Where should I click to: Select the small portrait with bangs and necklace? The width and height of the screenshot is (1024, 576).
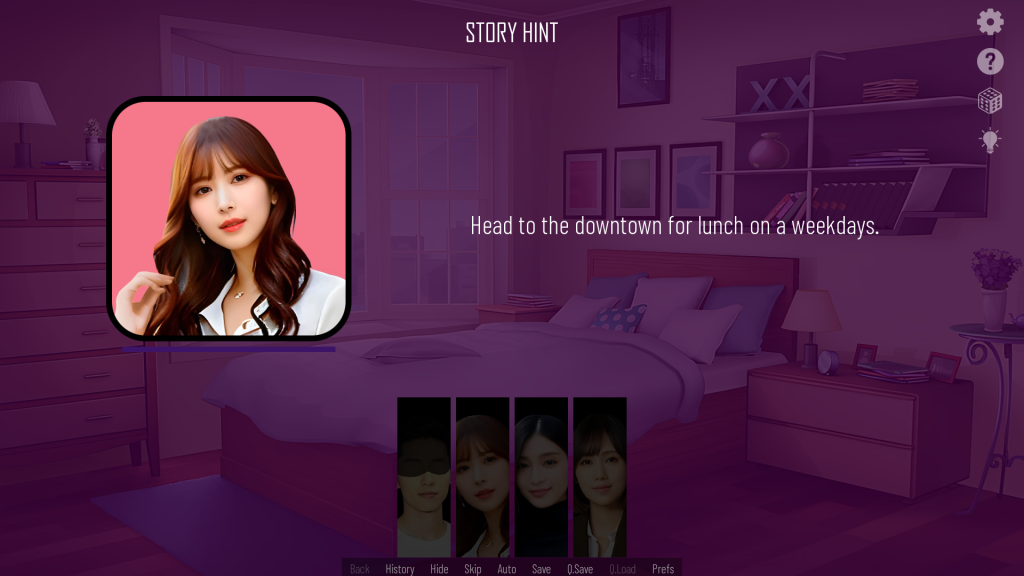483,477
